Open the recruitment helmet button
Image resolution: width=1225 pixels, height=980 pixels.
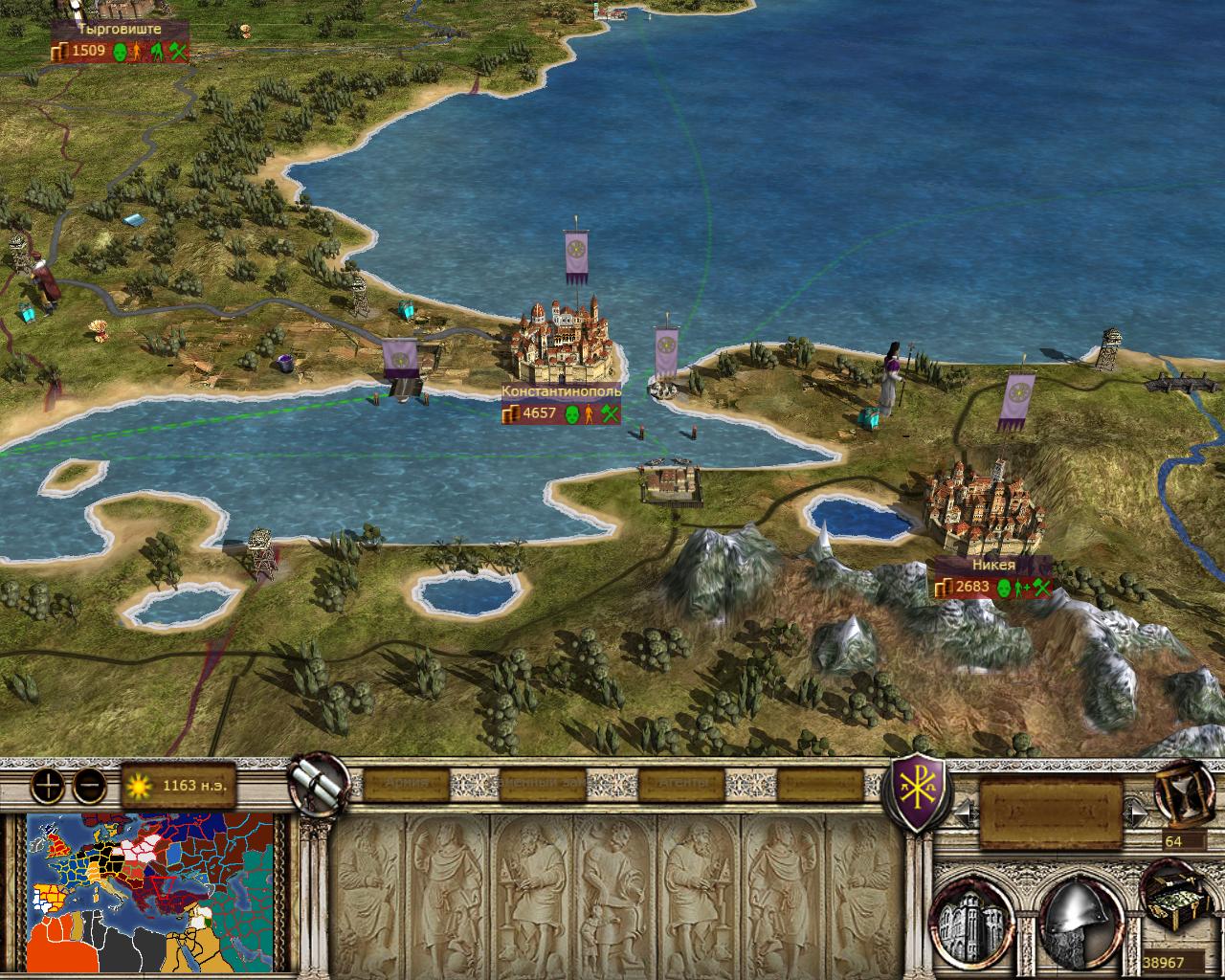tap(1079, 915)
